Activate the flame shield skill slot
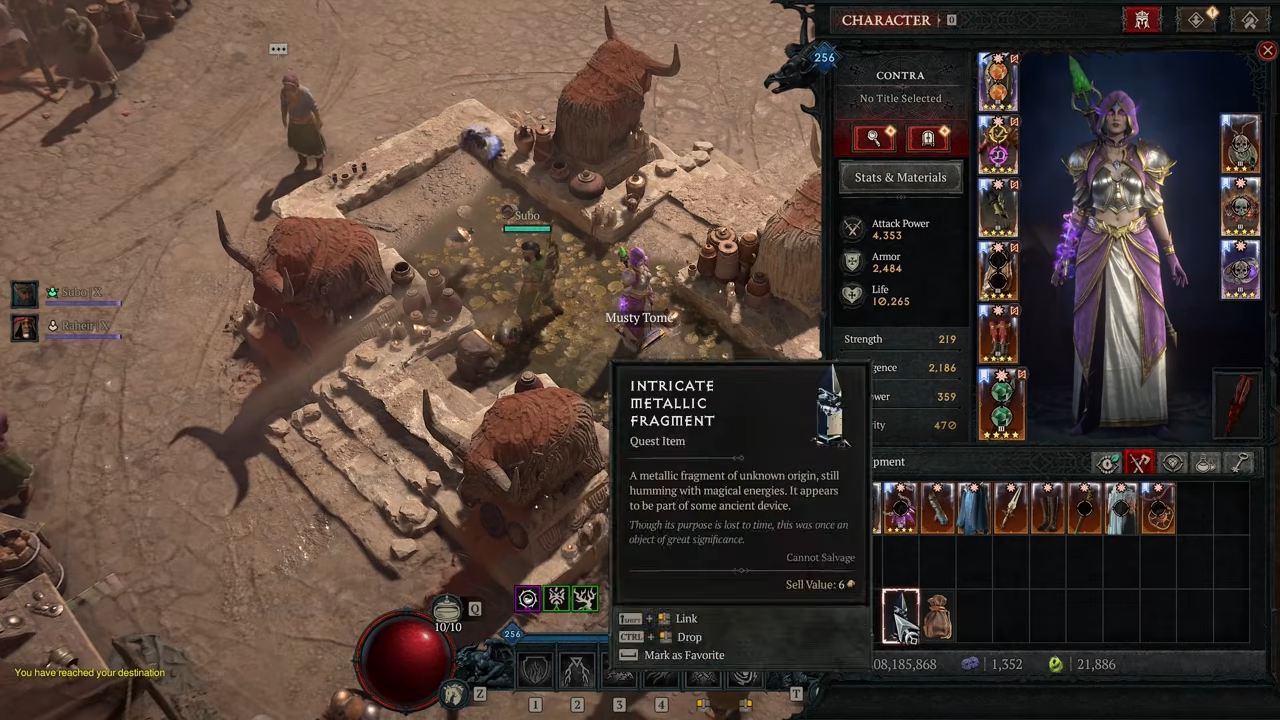The width and height of the screenshot is (1280, 720). pos(536,669)
